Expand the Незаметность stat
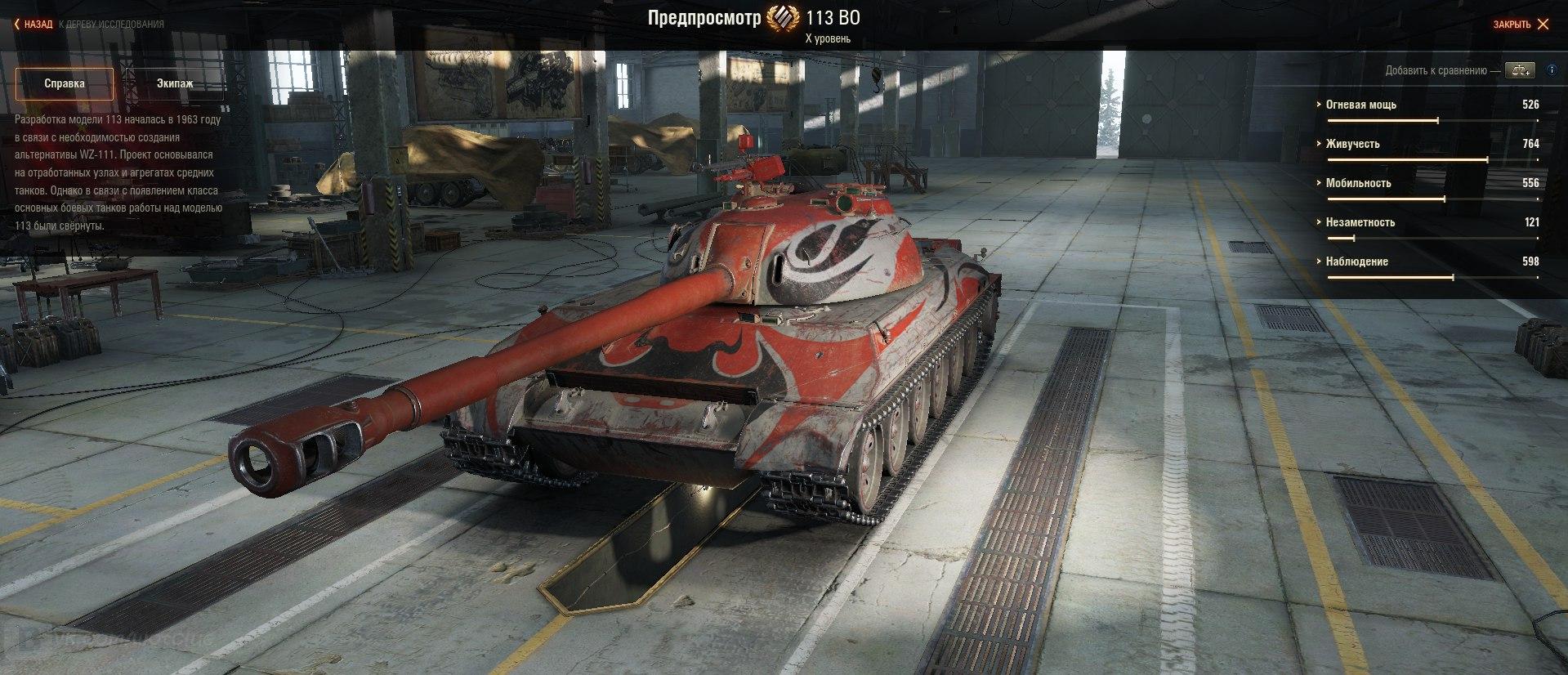Image resolution: width=1568 pixels, height=675 pixels. tap(1360, 222)
